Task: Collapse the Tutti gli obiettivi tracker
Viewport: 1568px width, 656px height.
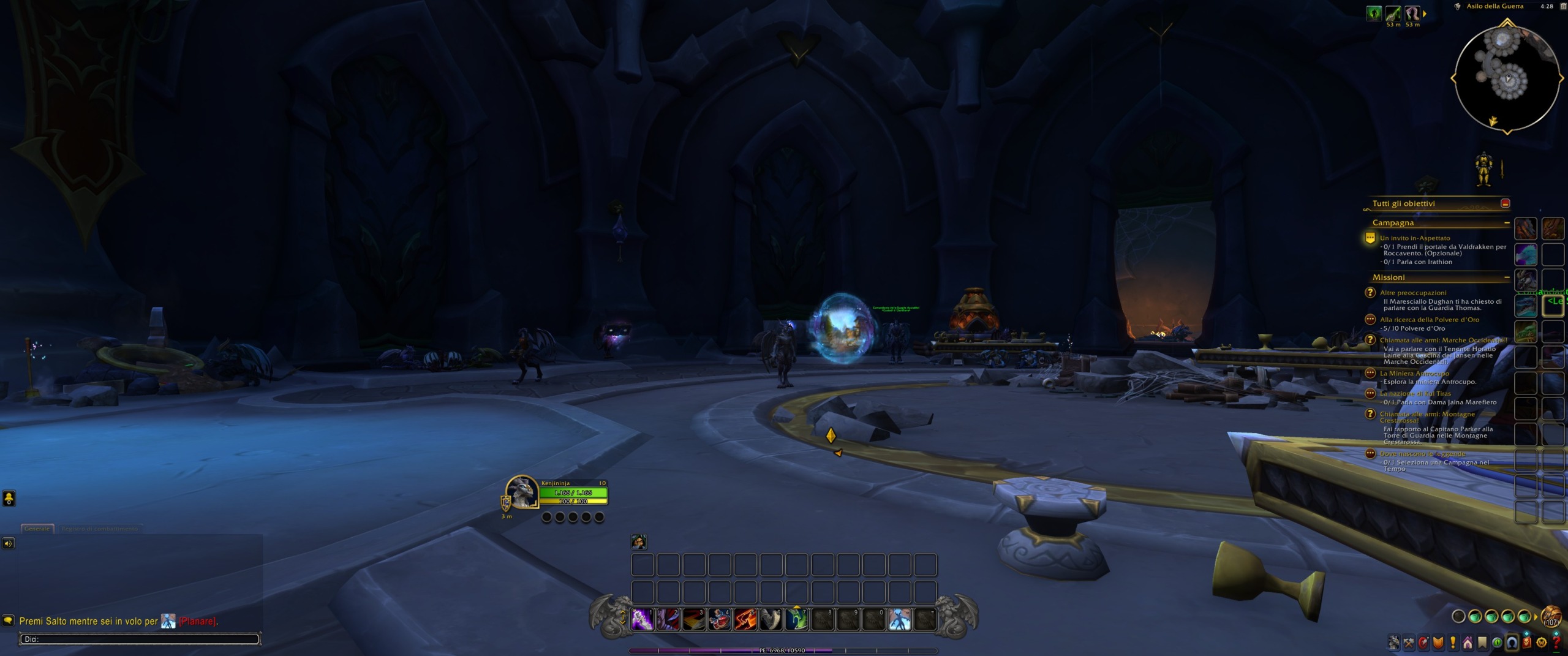Action: pyautogui.click(x=1505, y=203)
